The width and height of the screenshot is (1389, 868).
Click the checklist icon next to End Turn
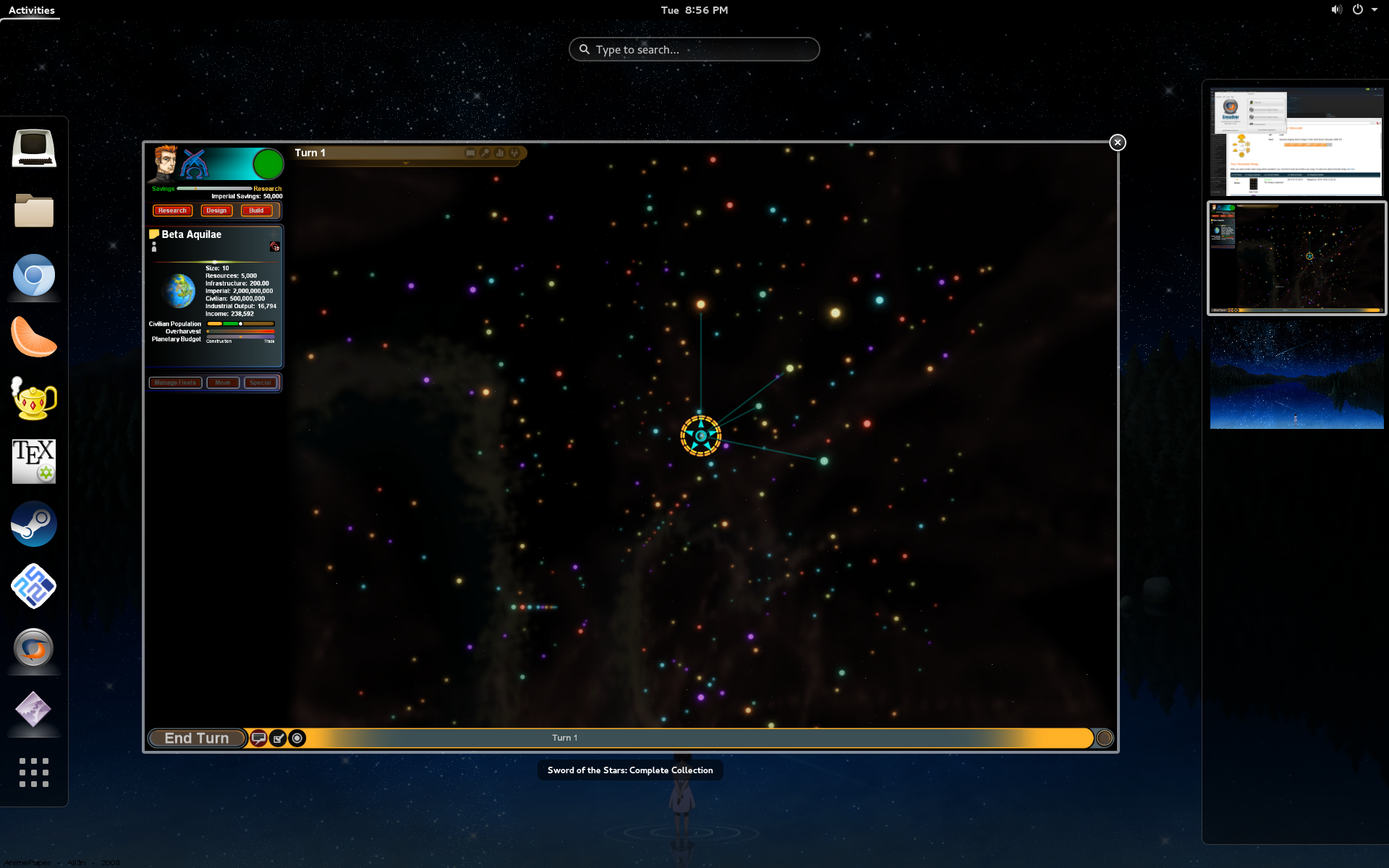pos(278,738)
